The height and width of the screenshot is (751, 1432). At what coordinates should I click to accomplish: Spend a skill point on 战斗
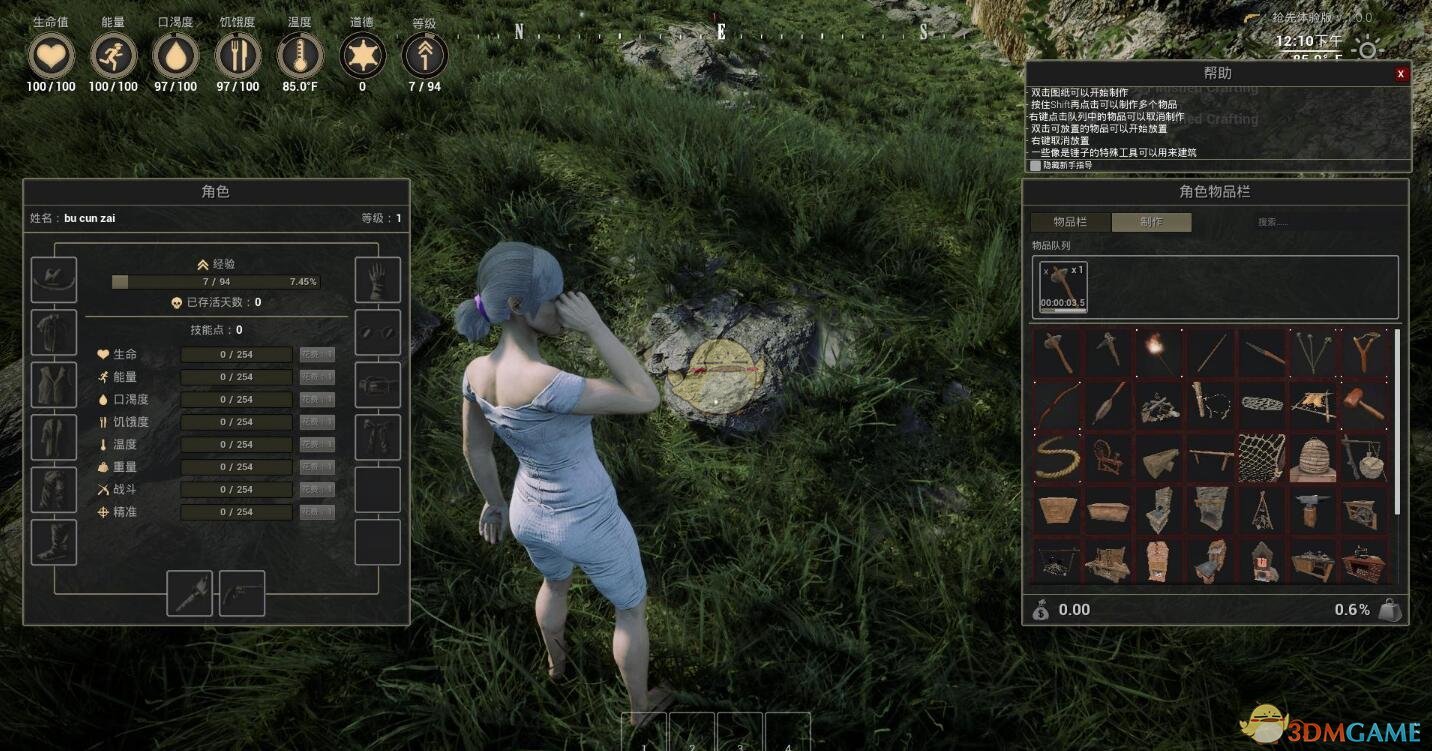coord(317,490)
